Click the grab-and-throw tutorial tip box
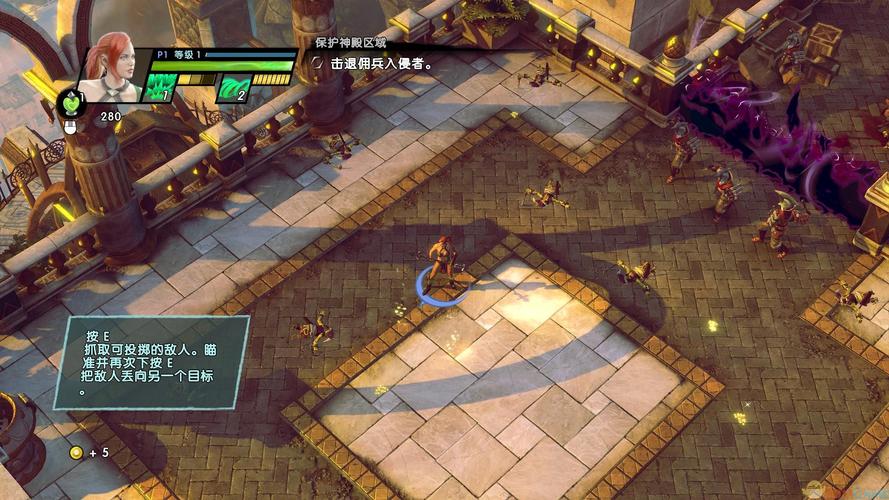Image resolution: width=889 pixels, height=500 pixels. [151, 362]
